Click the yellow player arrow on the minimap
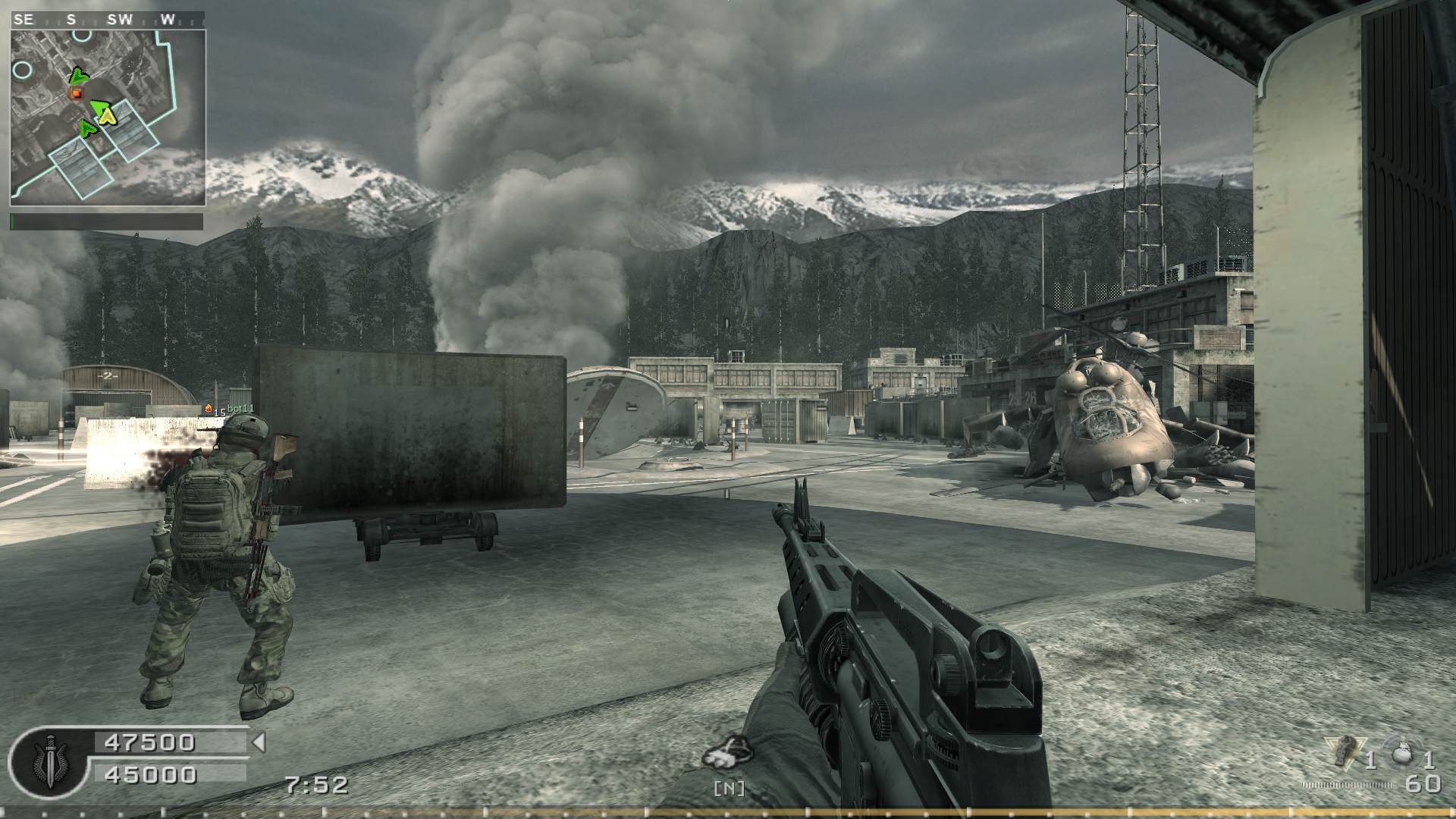 point(108,115)
